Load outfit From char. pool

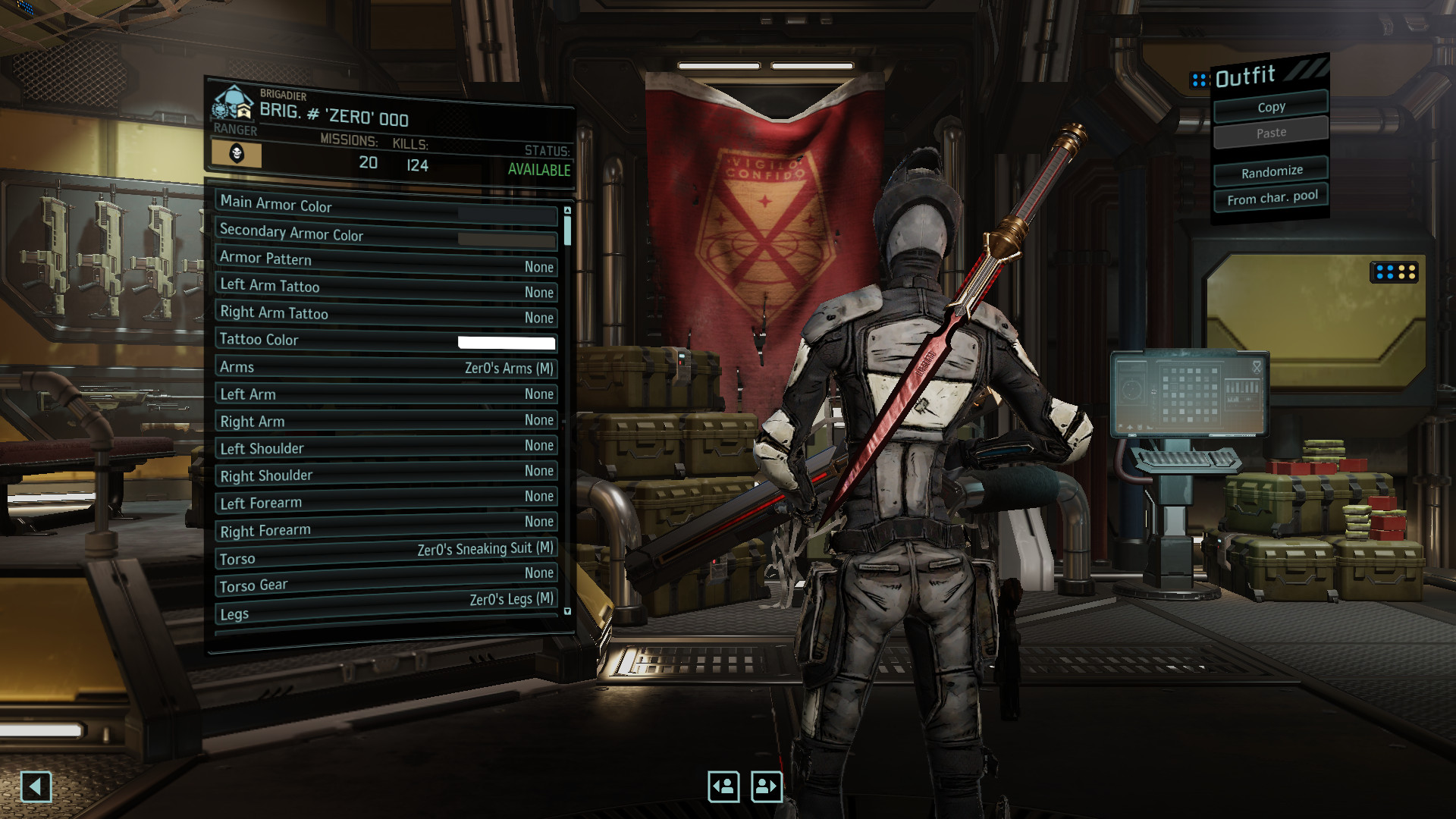1272,198
